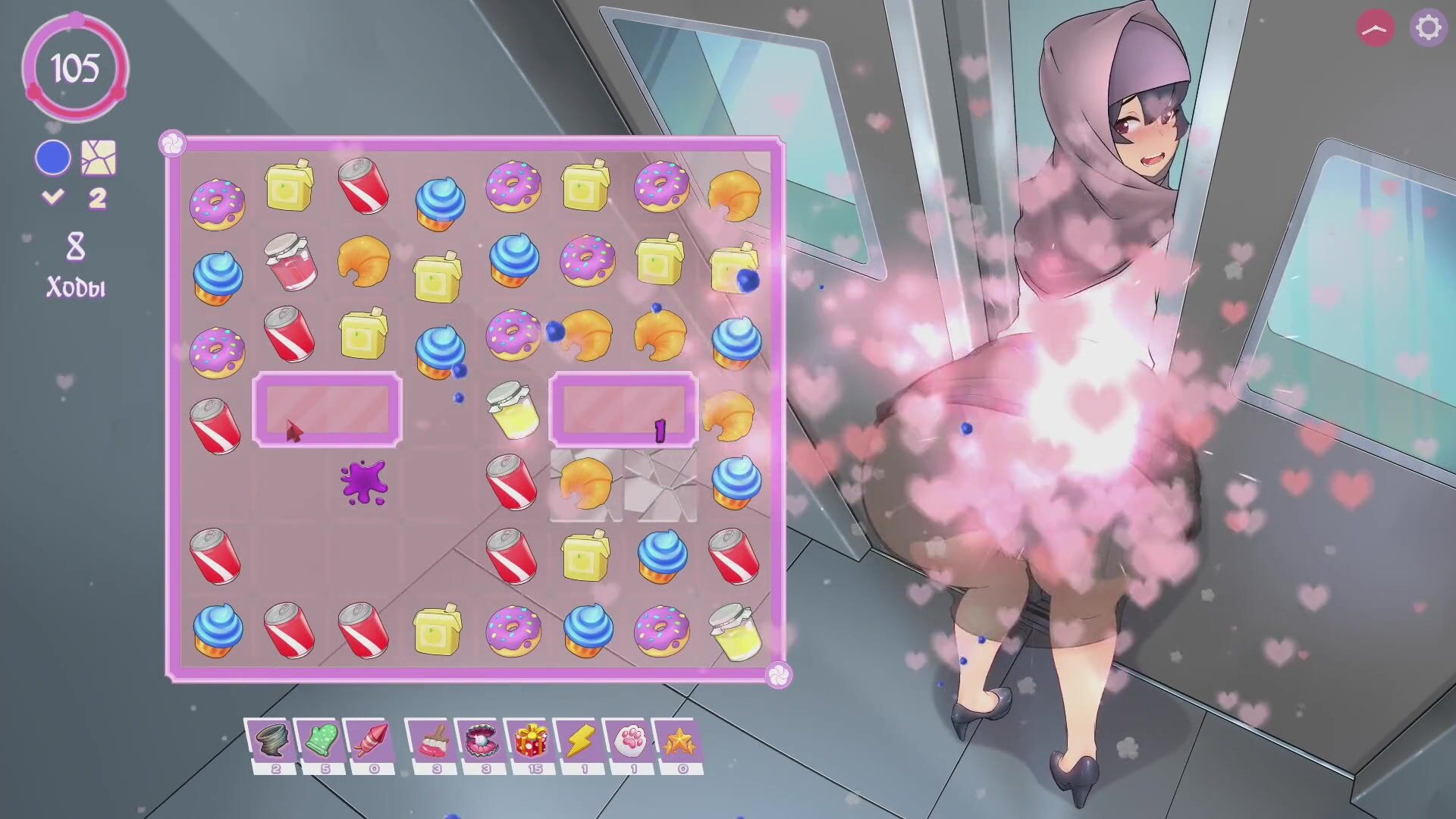
Task: Select the yellow jar in the bottom row
Action: coord(736,631)
